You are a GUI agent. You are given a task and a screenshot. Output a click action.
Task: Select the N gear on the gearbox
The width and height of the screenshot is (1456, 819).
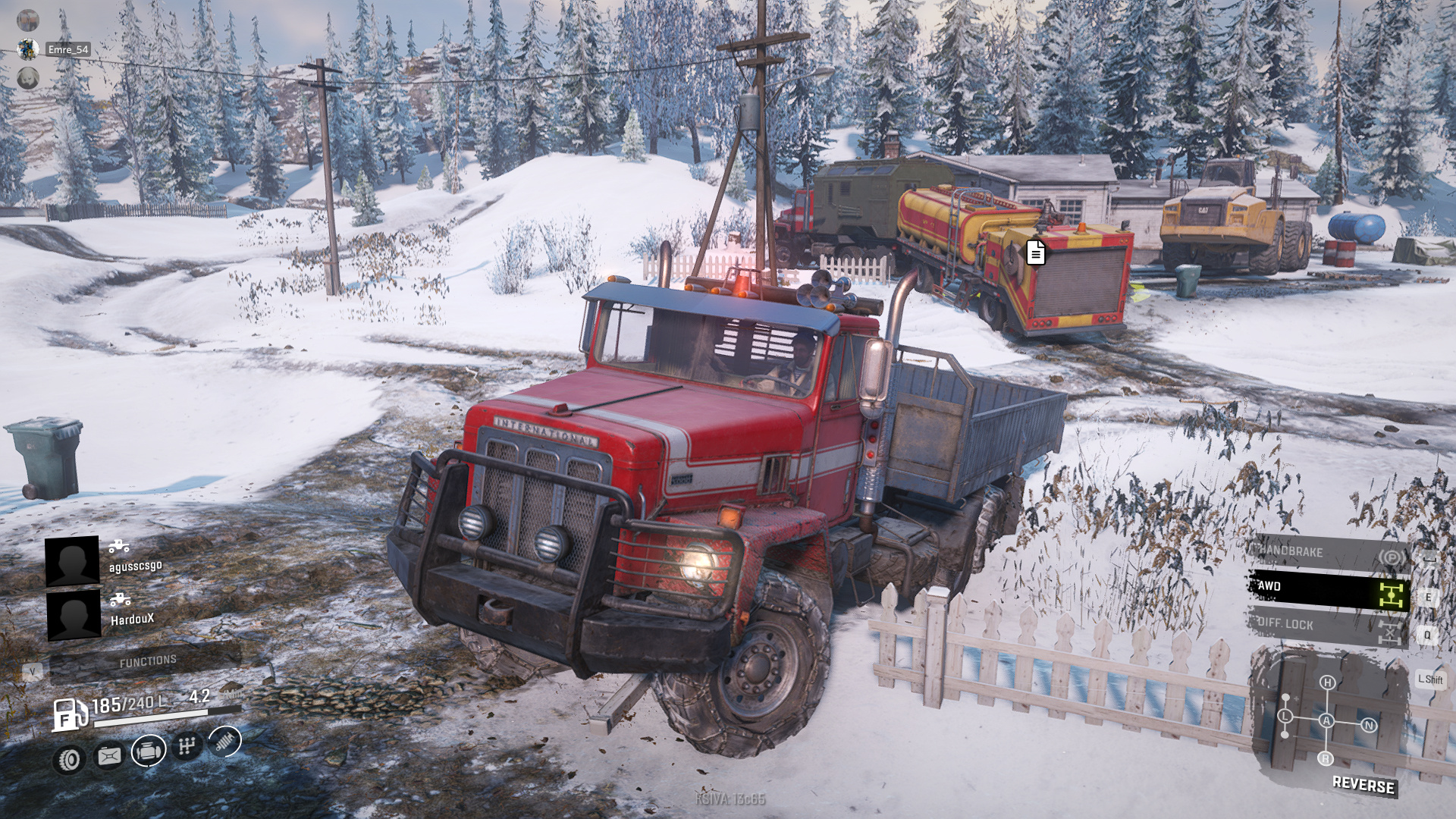[1369, 725]
